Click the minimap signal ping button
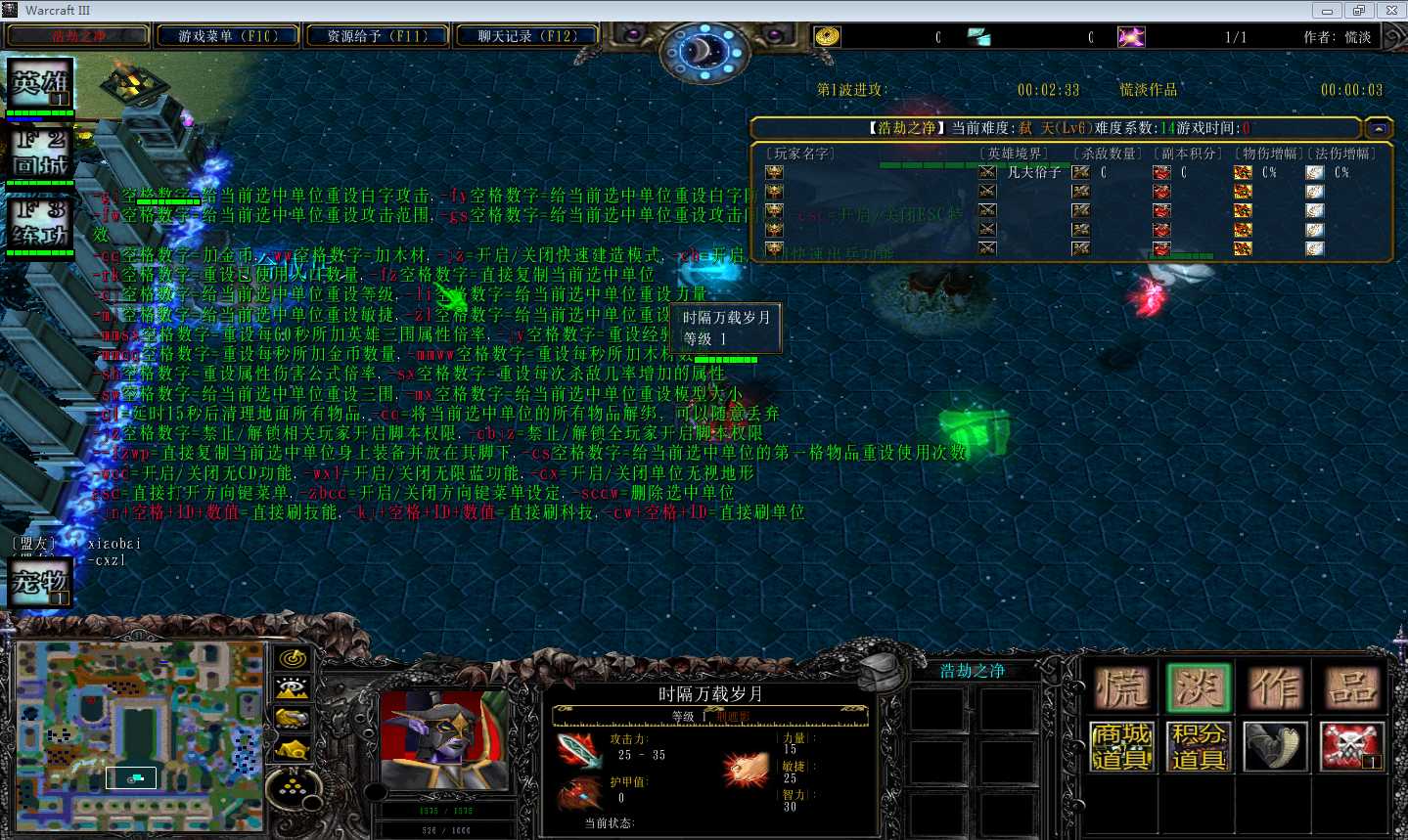This screenshot has height=840, width=1408. [292, 659]
